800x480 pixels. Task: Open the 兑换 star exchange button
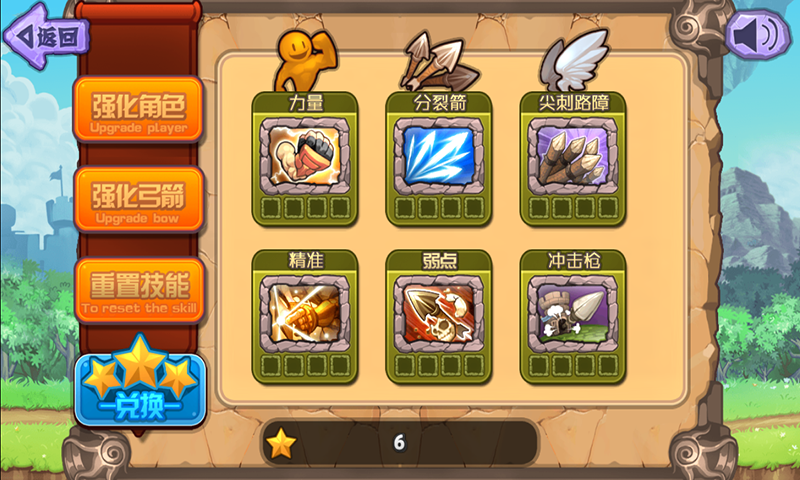point(139,390)
